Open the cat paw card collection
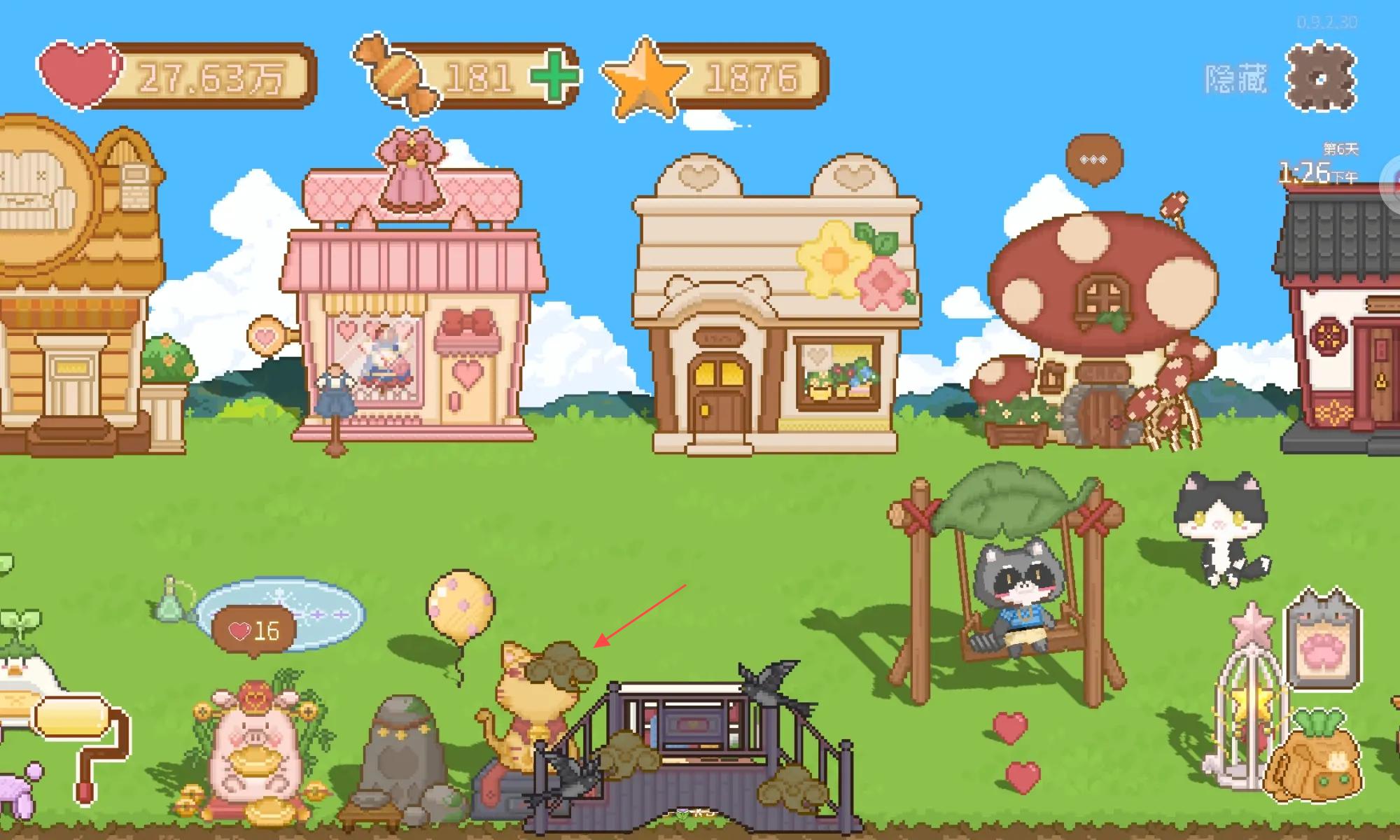Image resolution: width=1400 pixels, height=840 pixels. pyautogui.click(x=1322, y=640)
